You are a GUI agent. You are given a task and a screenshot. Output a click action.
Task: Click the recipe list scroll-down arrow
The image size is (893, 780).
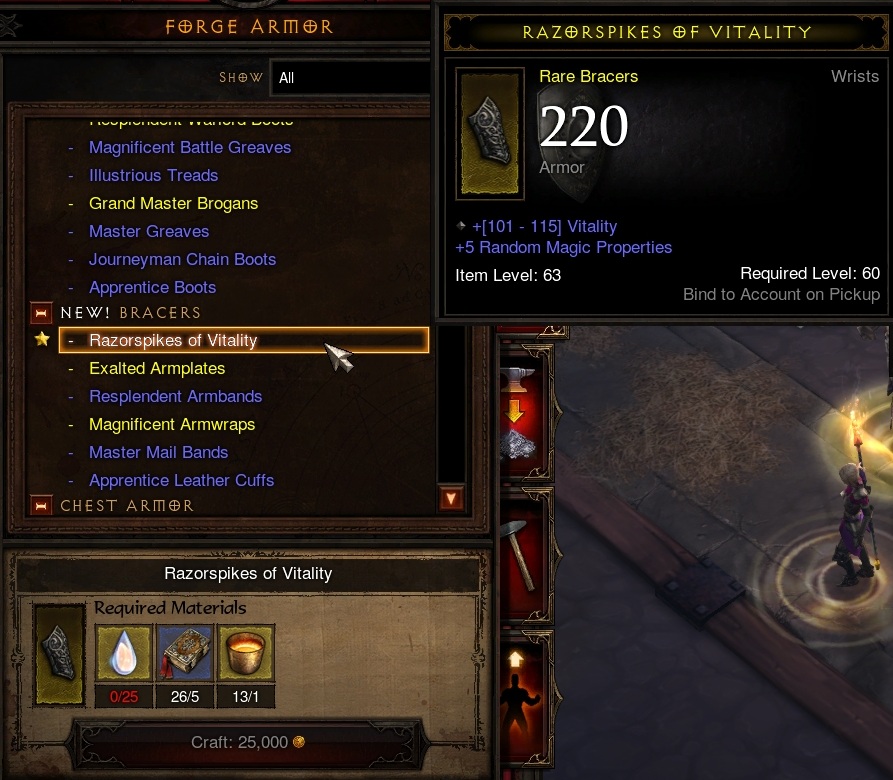point(451,497)
